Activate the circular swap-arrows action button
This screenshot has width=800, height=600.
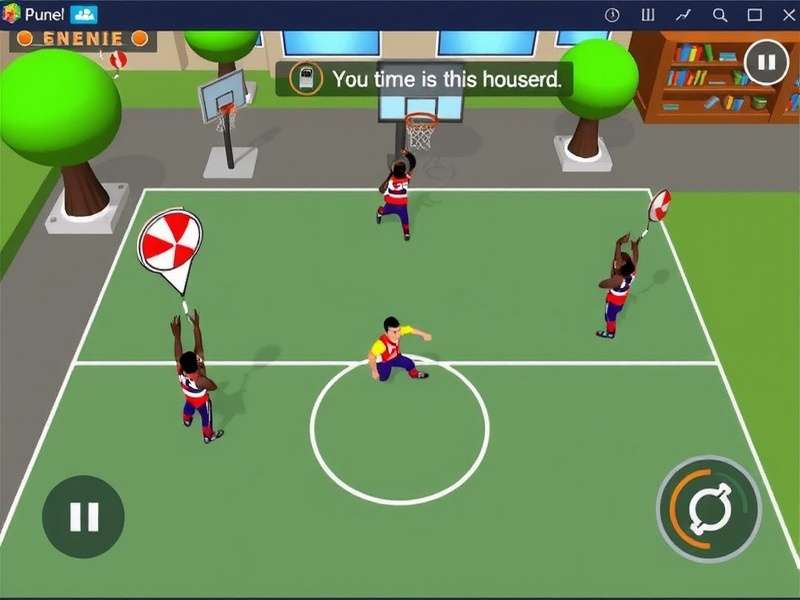(709, 510)
